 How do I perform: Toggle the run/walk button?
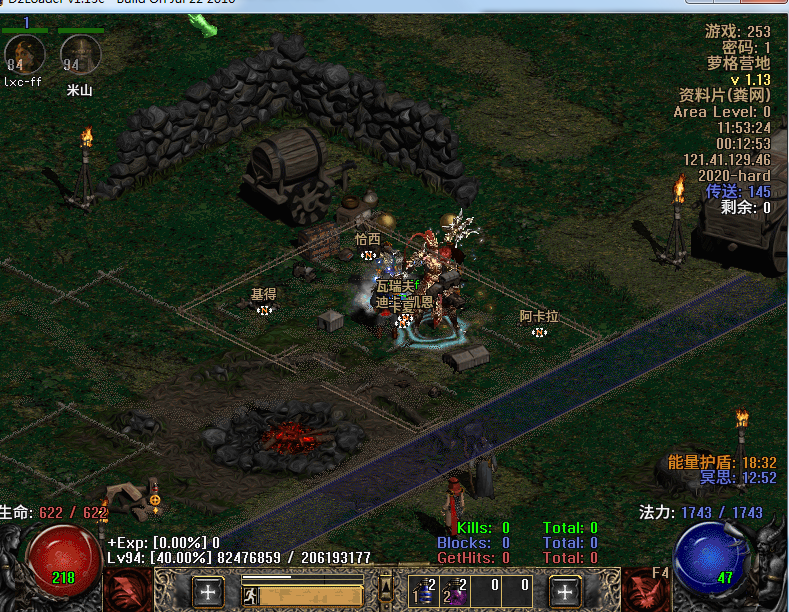pyautogui.click(x=252, y=595)
